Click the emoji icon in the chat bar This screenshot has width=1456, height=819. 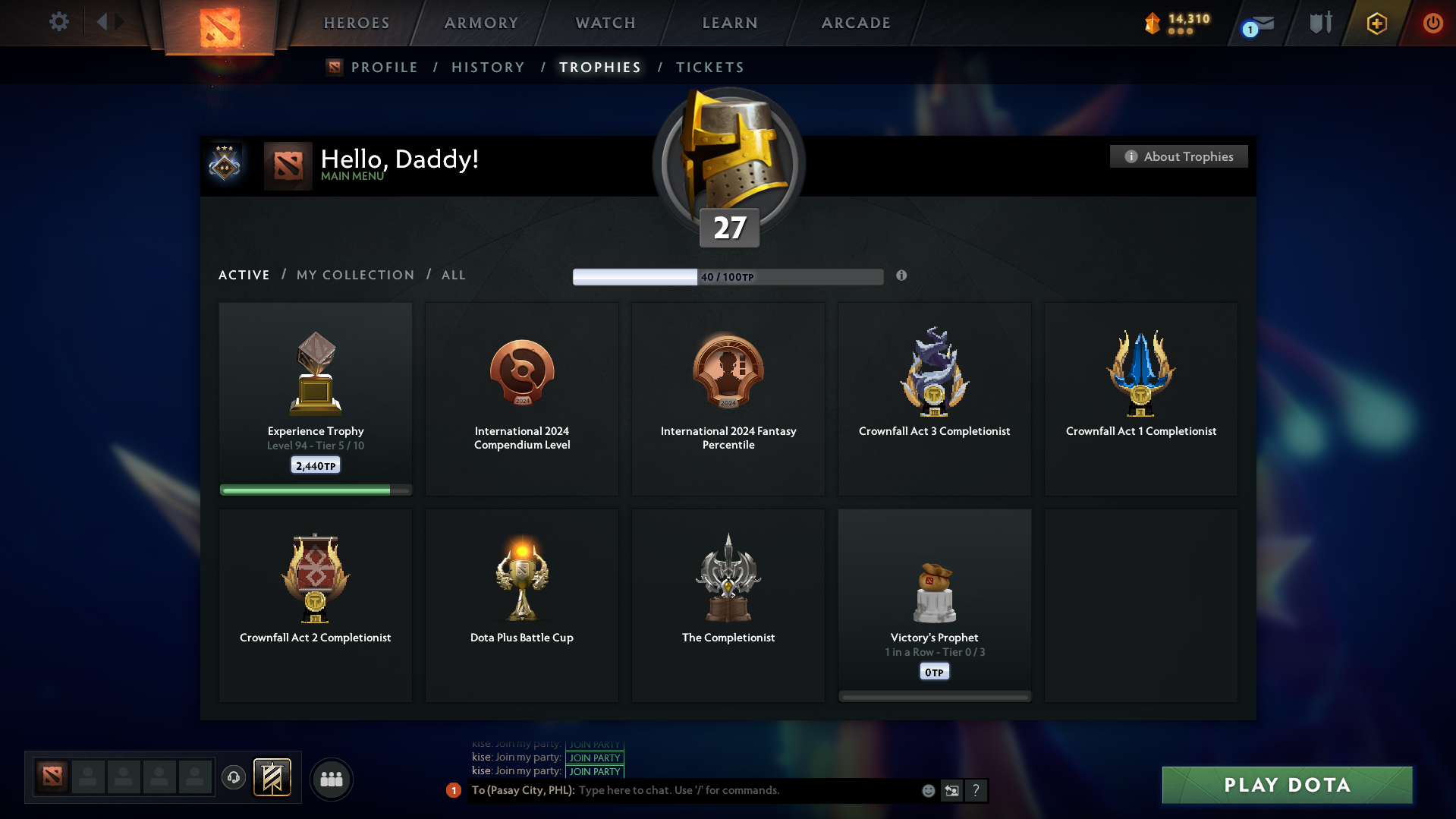click(x=928, y=790)
